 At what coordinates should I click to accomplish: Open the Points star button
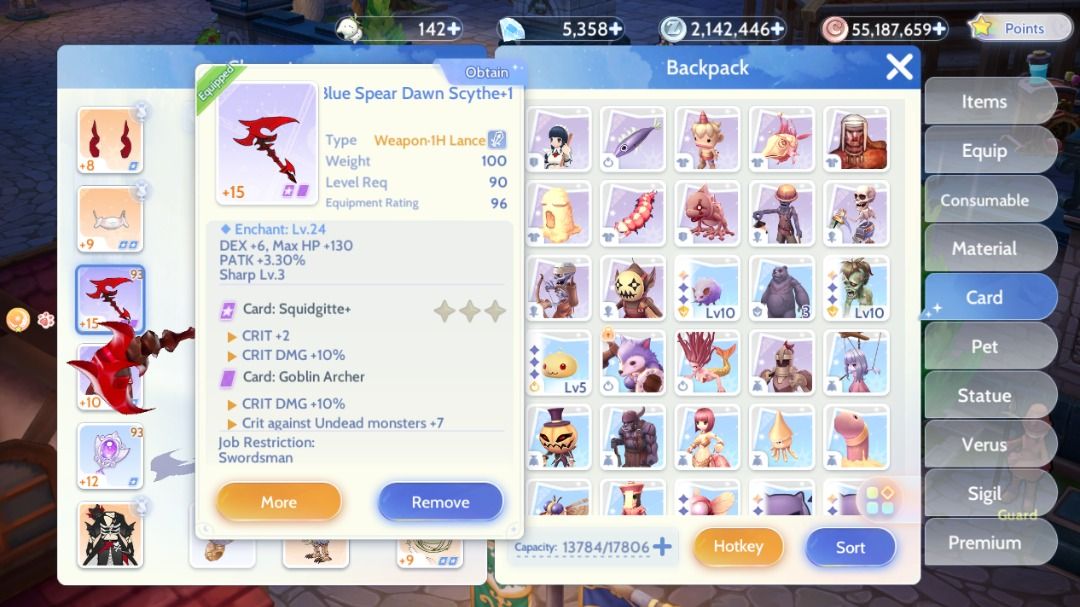click(1010, 28)
